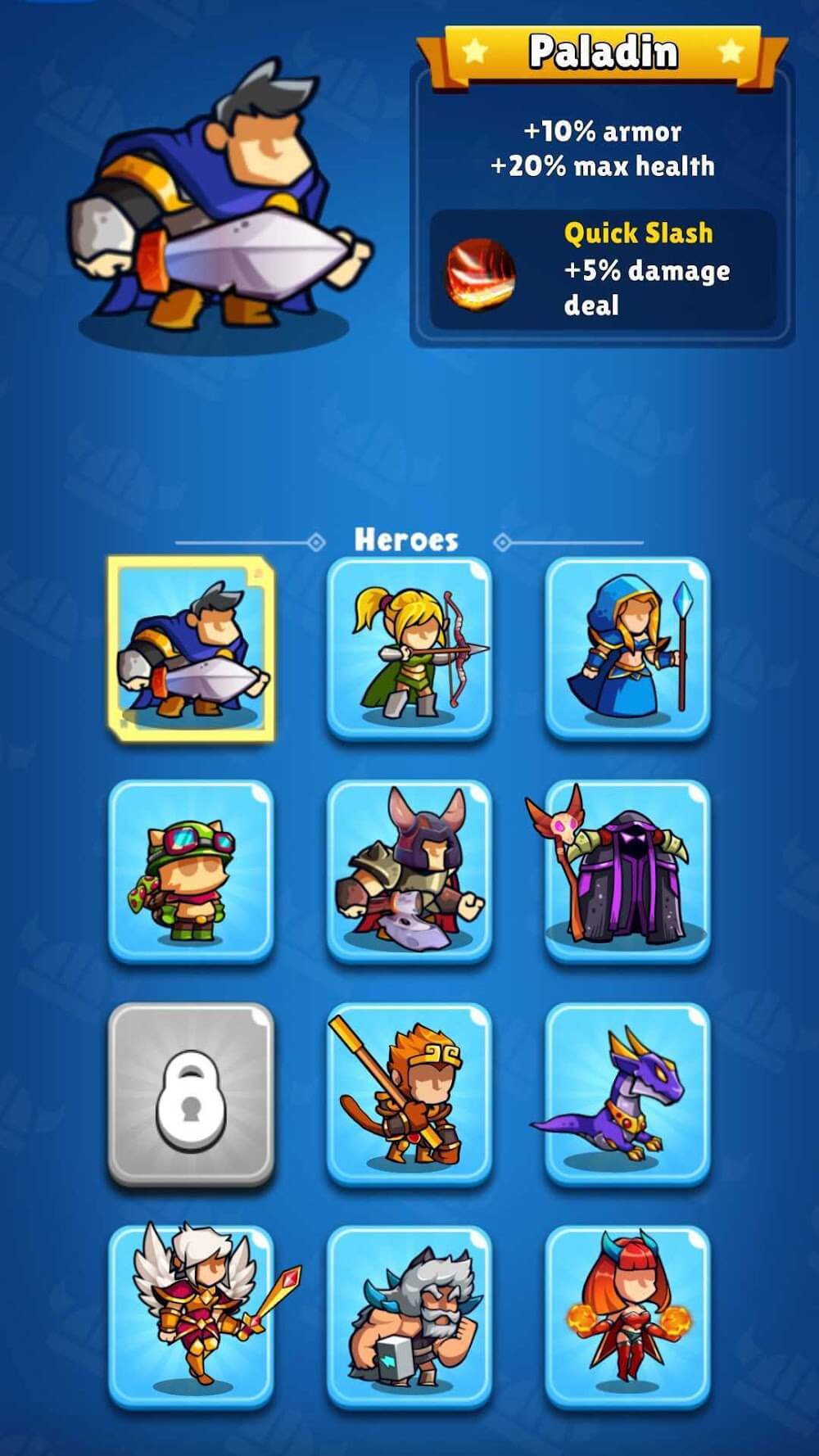Screen dimensions: 819x1456
Task: Tap the locked hero slot
Action: tap(191, 1094)
